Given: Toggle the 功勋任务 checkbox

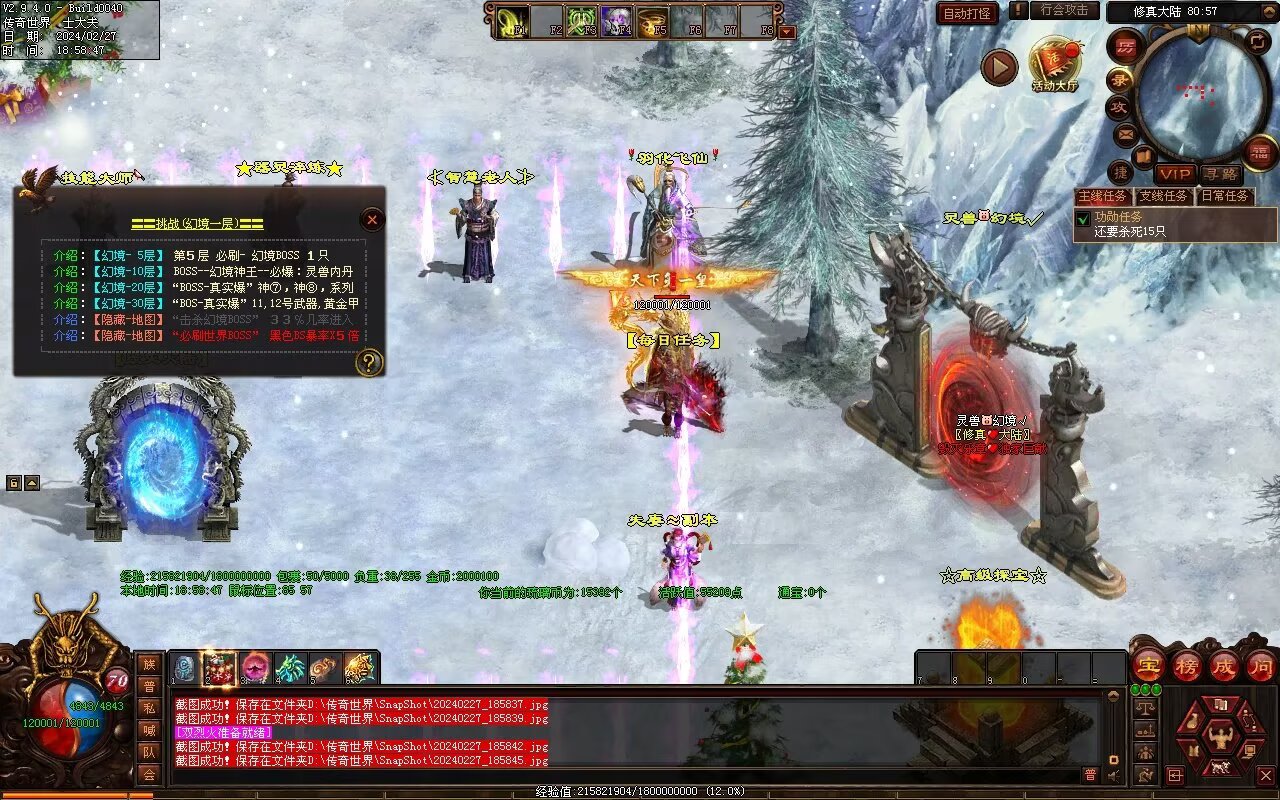Looking at the screenshot, I should click(1082, 218).
